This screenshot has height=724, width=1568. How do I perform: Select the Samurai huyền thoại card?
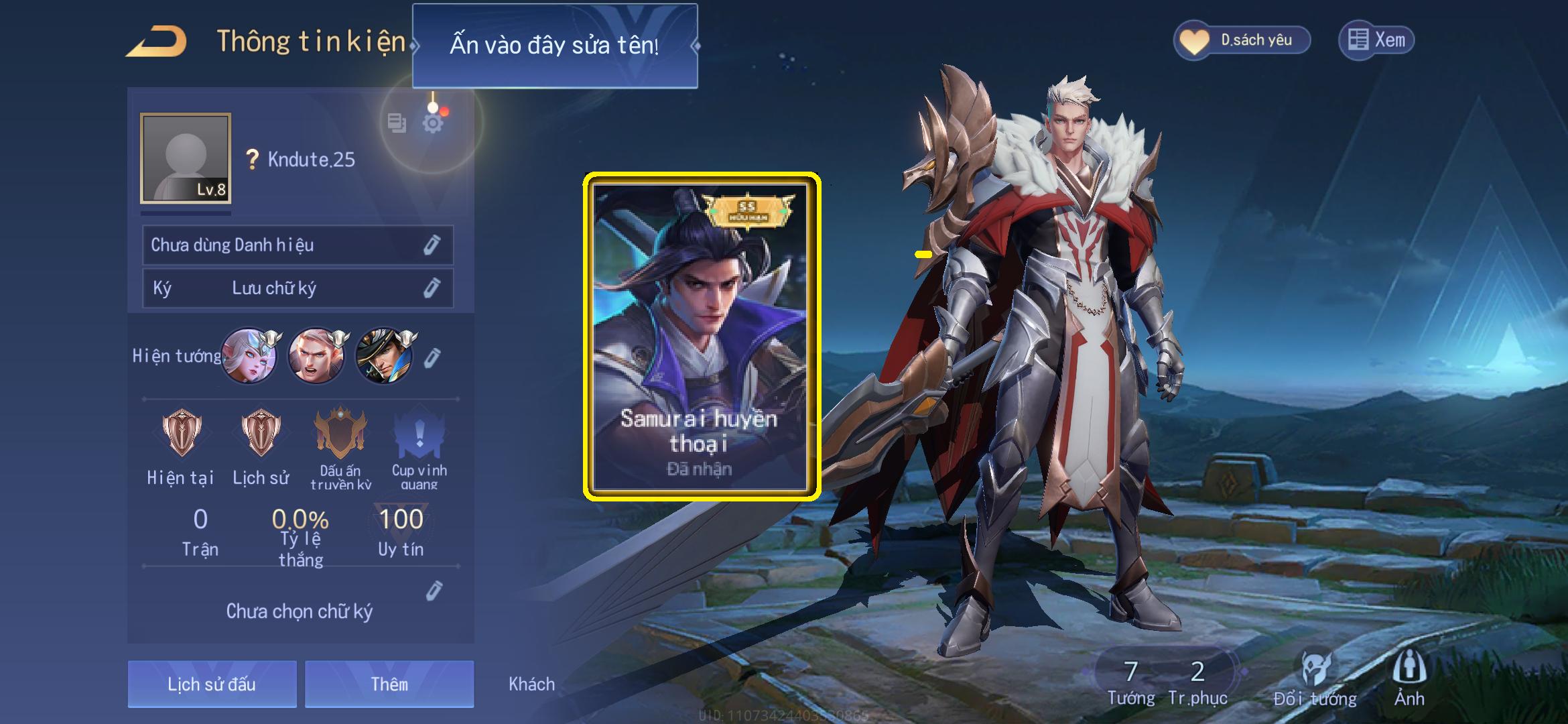pos(701,337)
